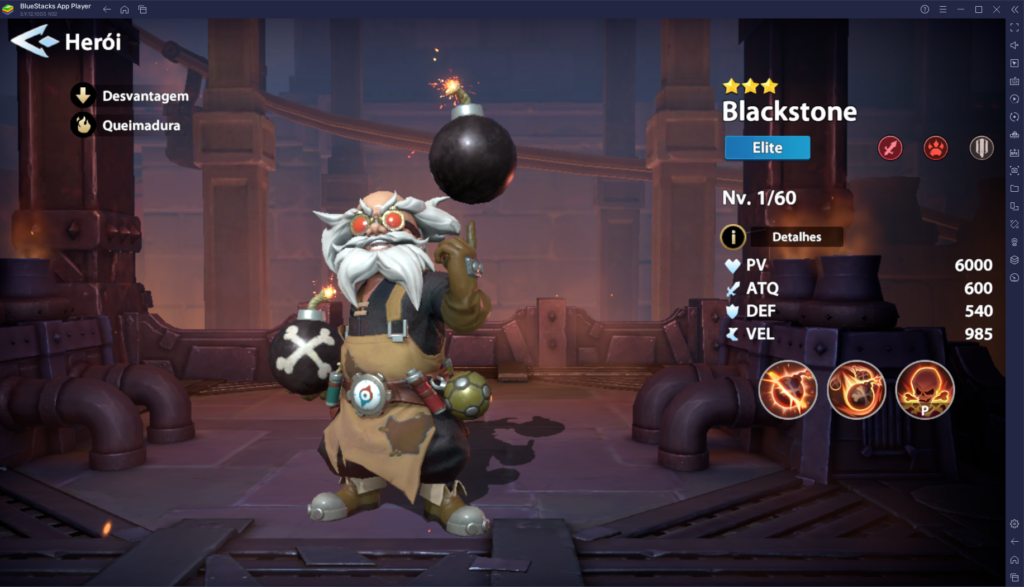Select the blue Elite button

(767, 148)
